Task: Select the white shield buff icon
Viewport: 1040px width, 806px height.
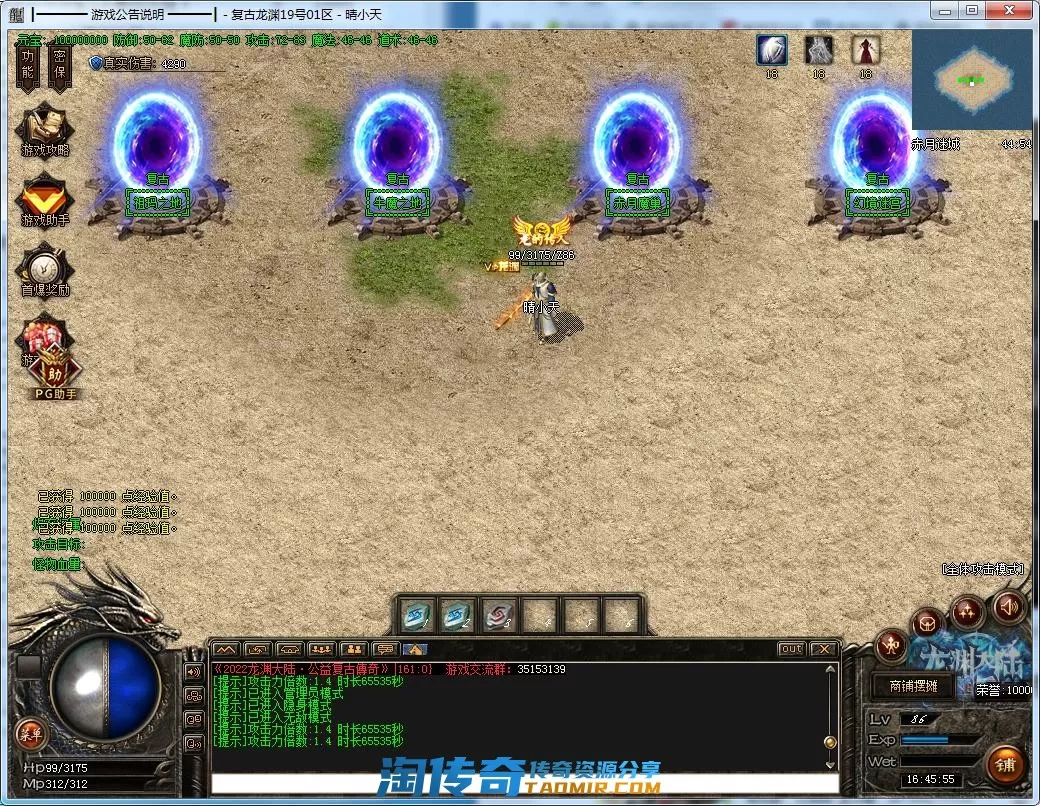Action: pyautogui.click(x=771, y=50)
